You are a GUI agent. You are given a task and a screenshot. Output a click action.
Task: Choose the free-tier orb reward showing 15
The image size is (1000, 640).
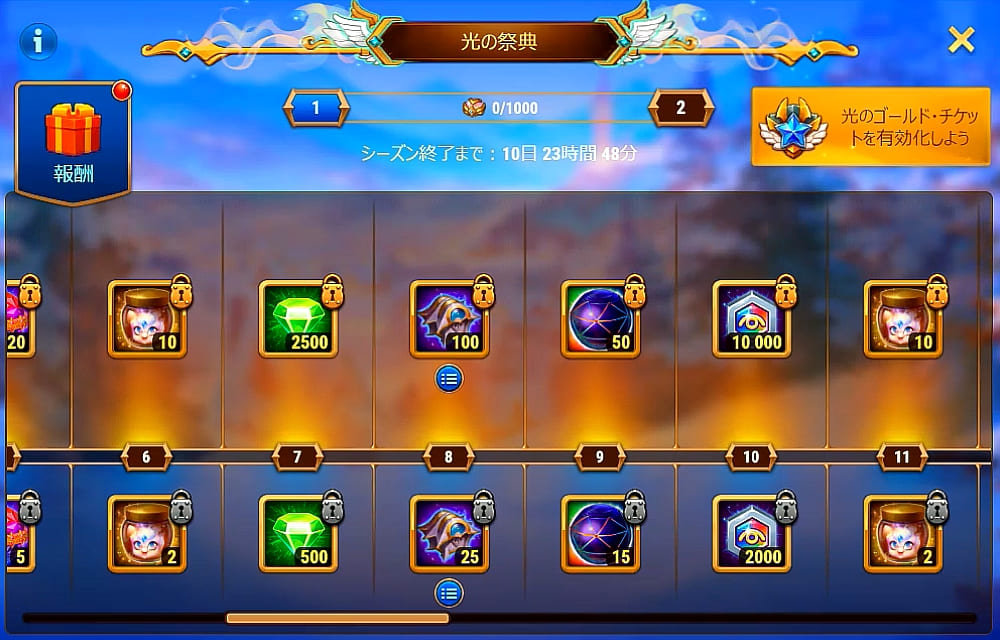coord(600,534)
